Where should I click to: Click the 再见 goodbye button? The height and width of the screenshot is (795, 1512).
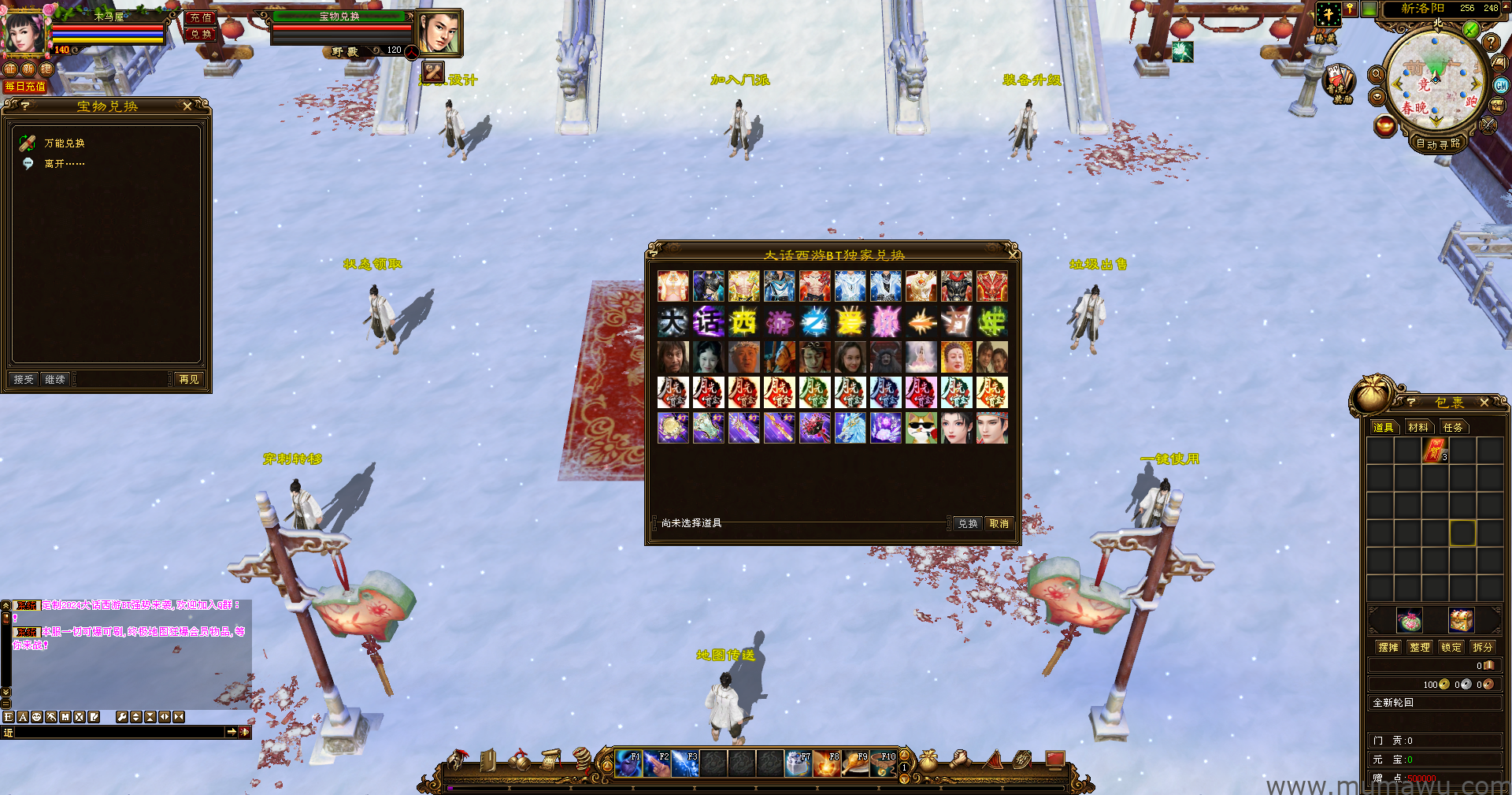[189, 380]
